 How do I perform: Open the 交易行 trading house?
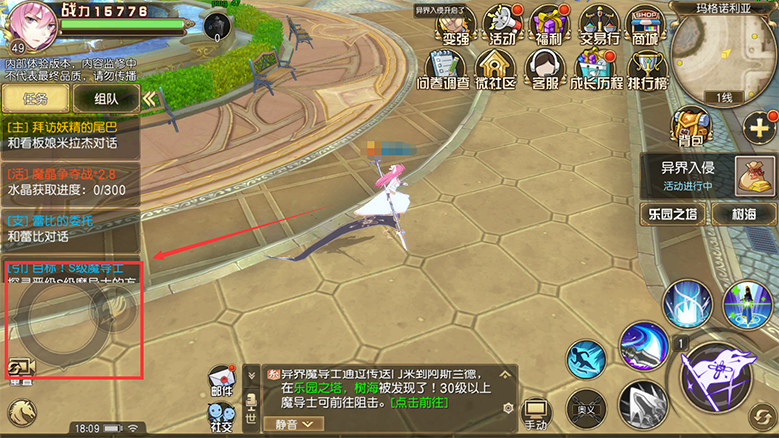[598, 26]
